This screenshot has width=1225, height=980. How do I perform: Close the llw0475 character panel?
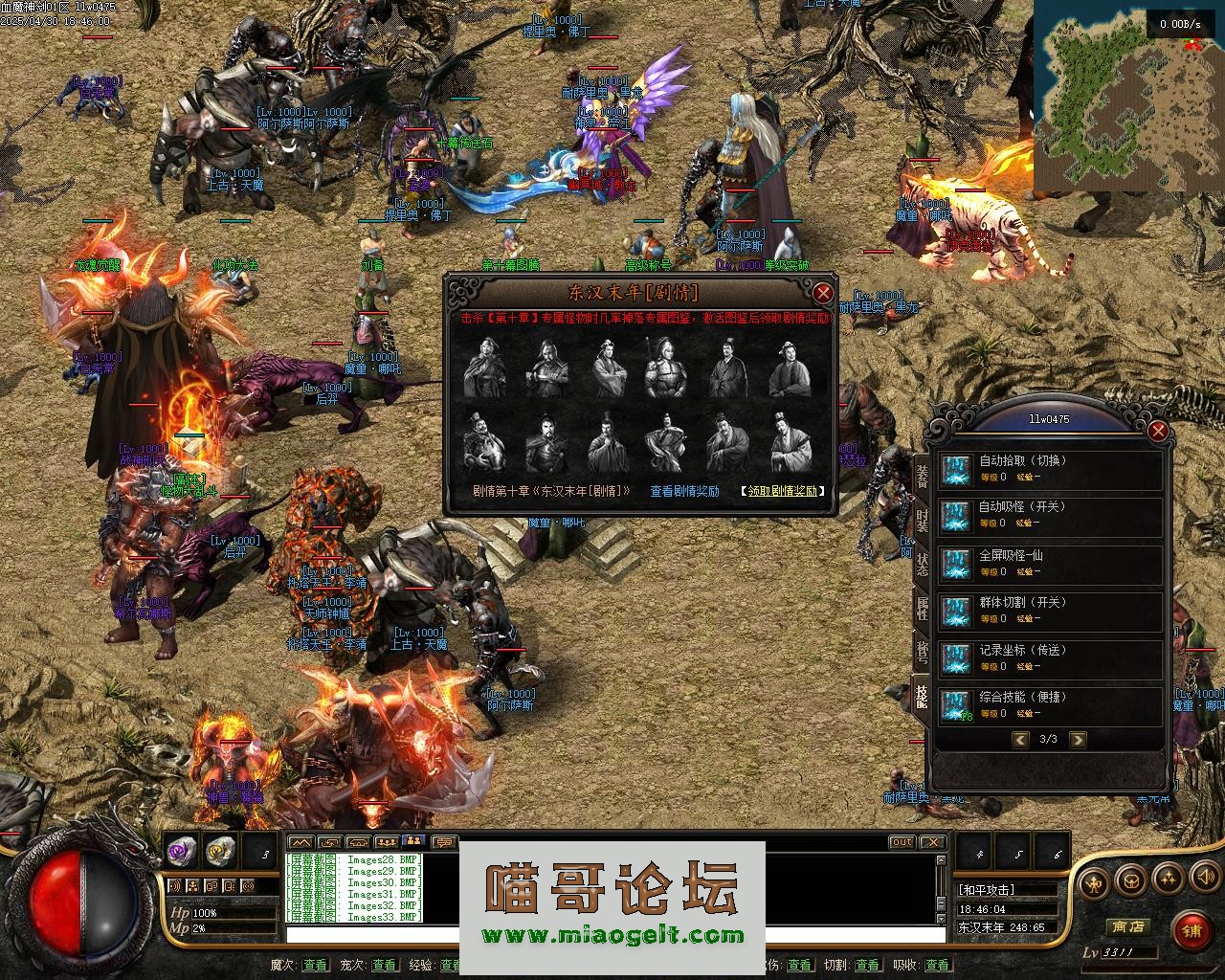tap(1158, 431)
